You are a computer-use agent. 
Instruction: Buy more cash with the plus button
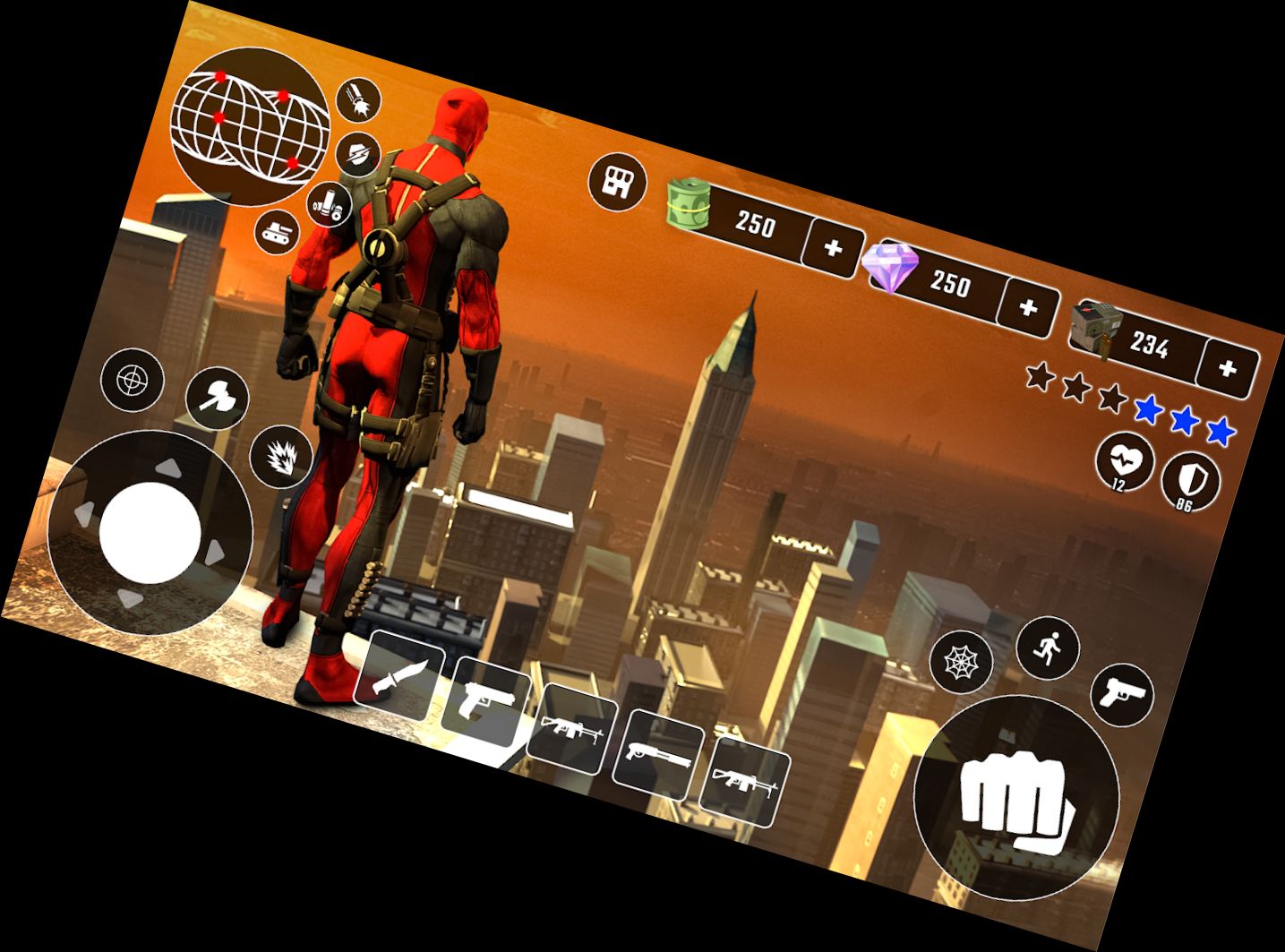pos(834,247)
